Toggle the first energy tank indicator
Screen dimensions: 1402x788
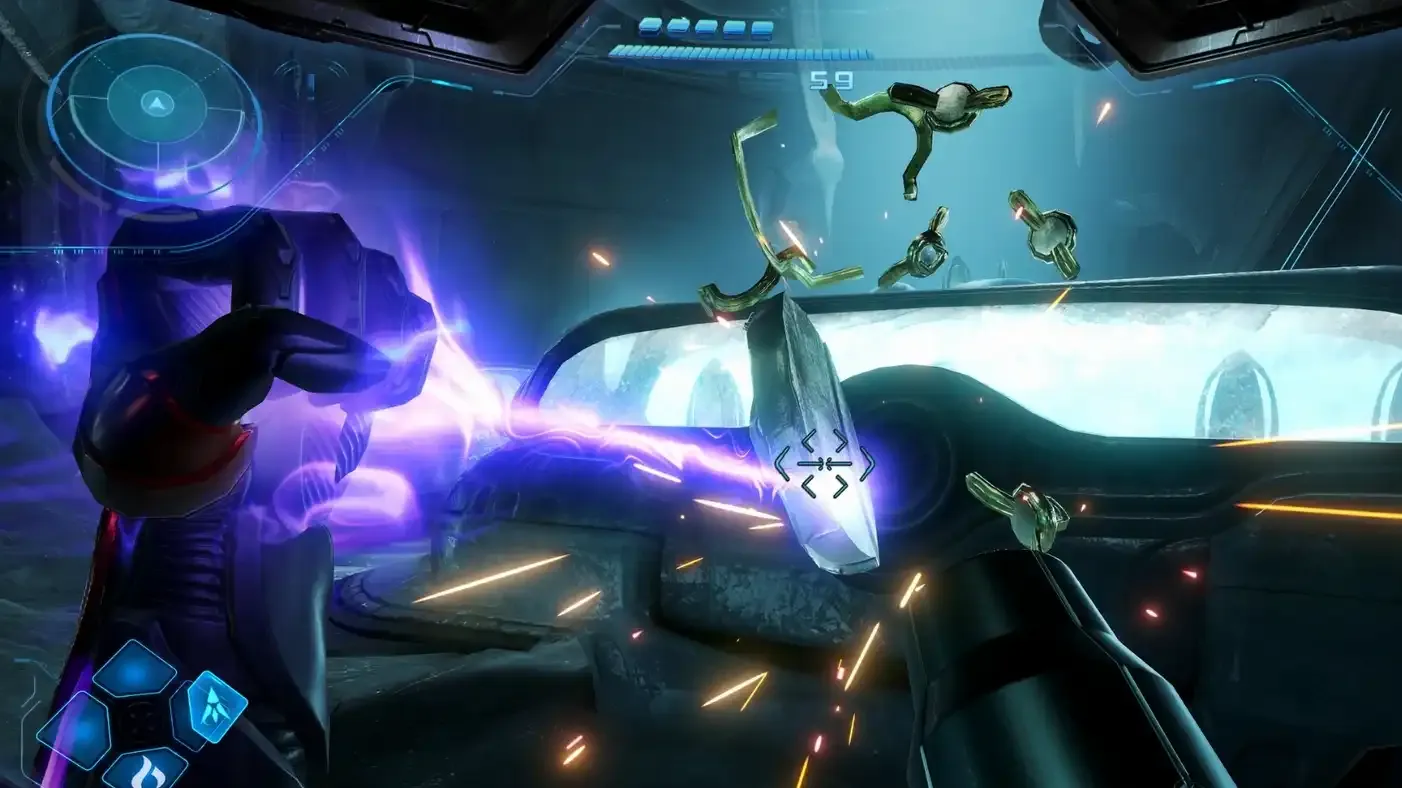650,27
